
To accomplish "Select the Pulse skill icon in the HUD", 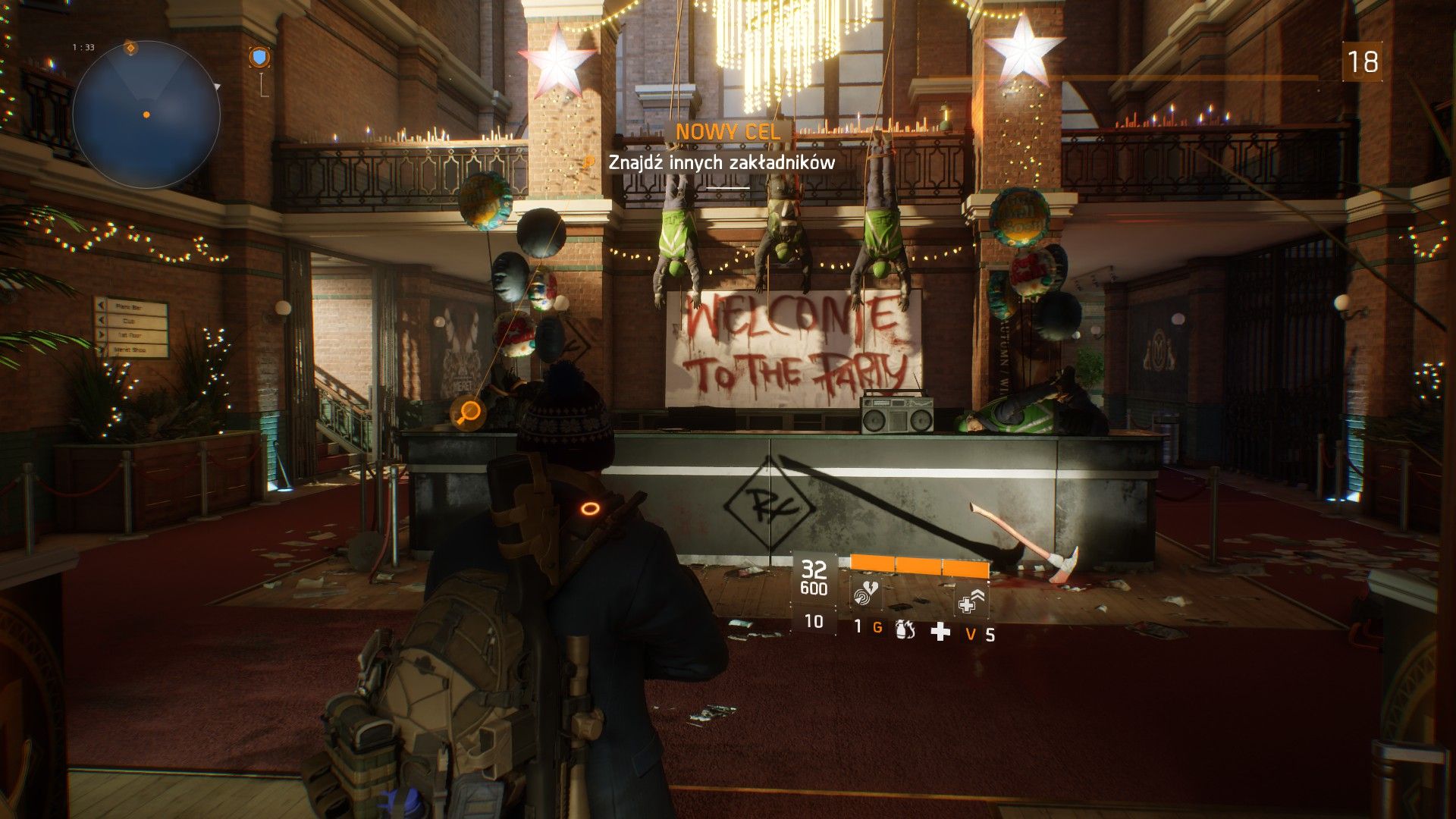I will tap(863, 594).
